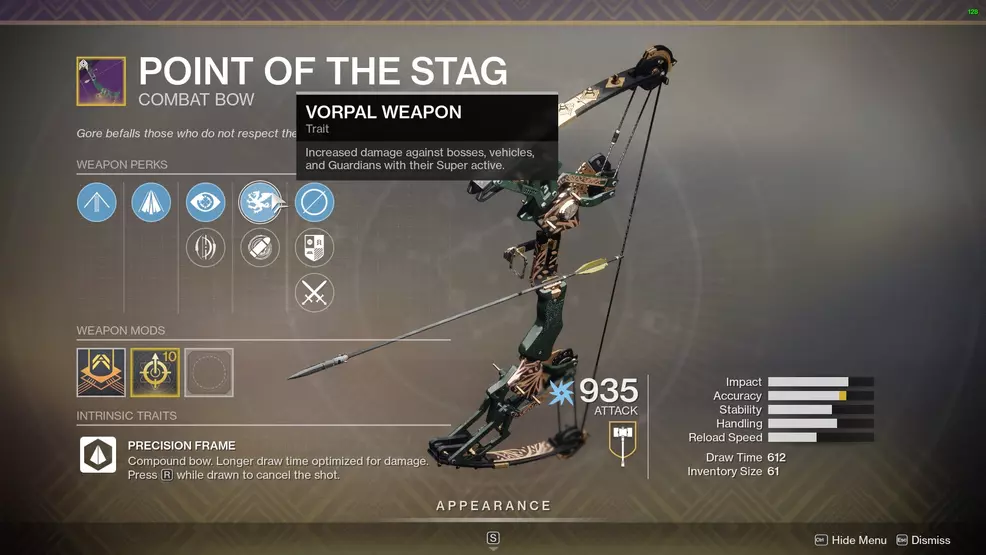986x555 pixels.
Task: Dismiss the weapon inspection screen
Action: 923,540
